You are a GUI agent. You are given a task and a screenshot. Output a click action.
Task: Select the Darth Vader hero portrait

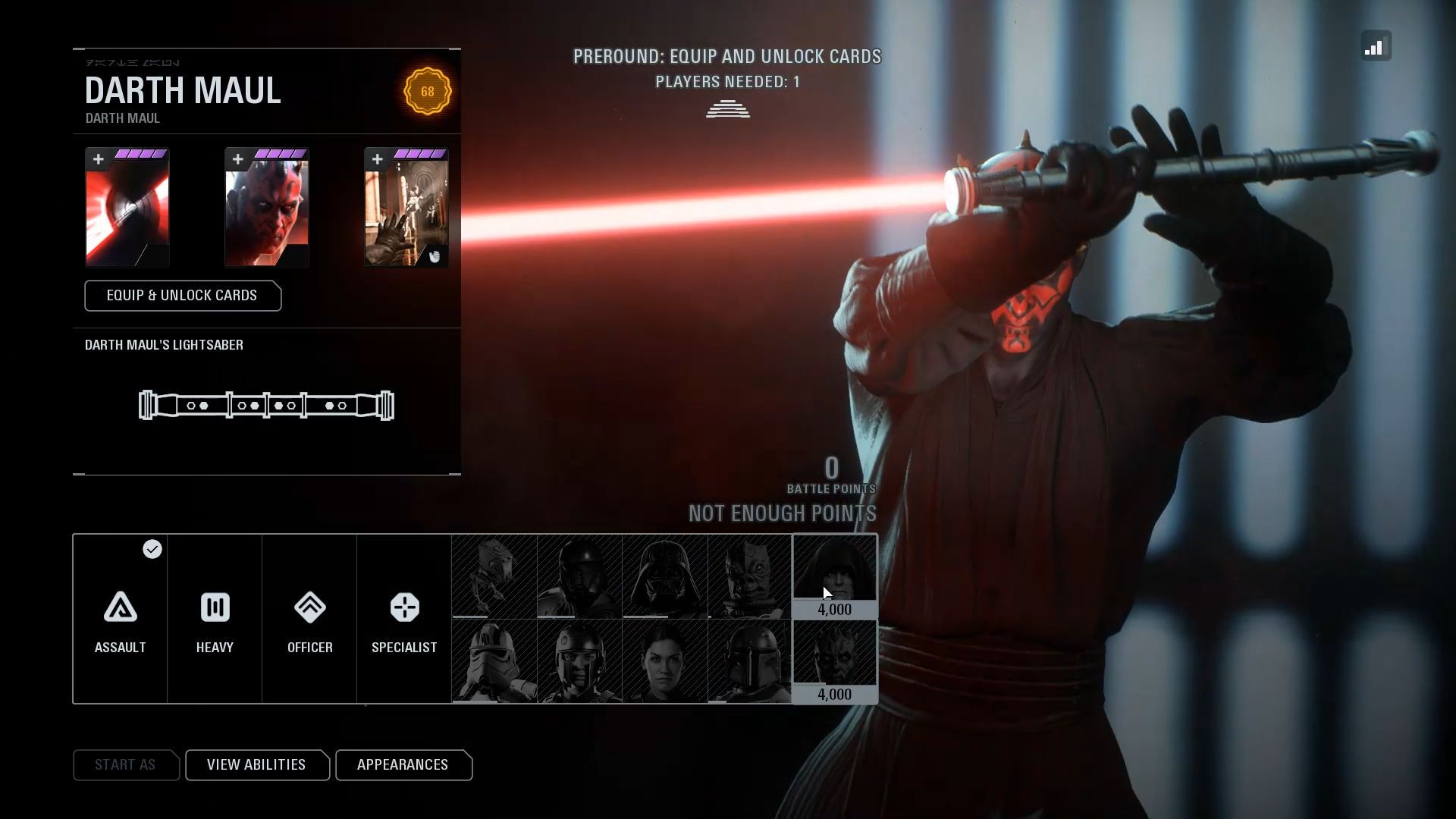(x=665, y=576)
